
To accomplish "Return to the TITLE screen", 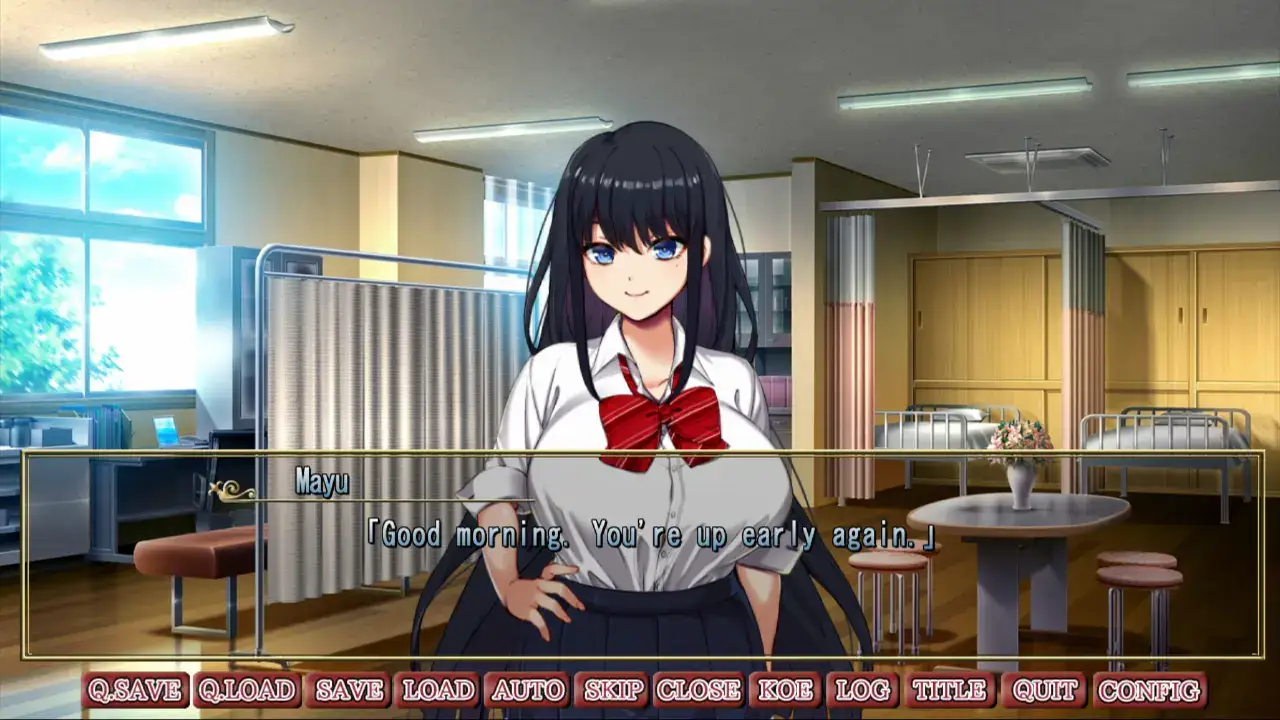I will (949, 690).
